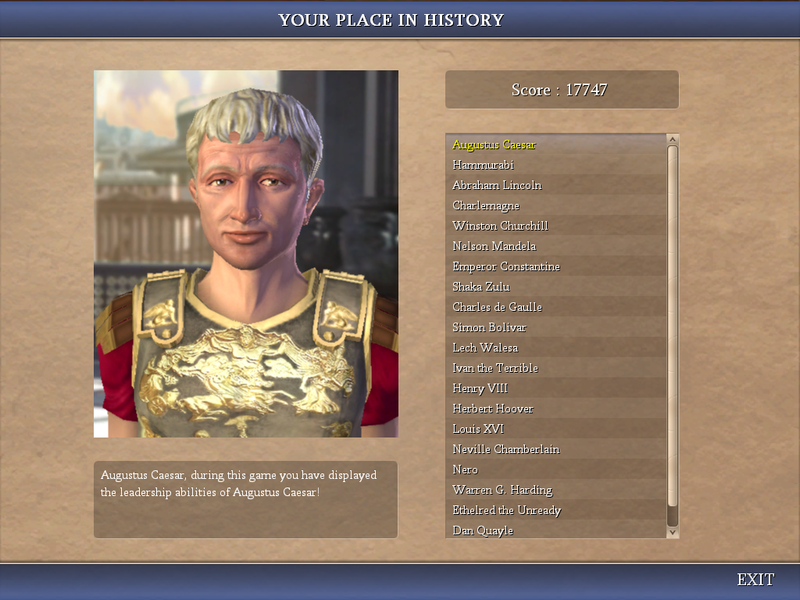Click the Dan Quayle row

point(483,531)
